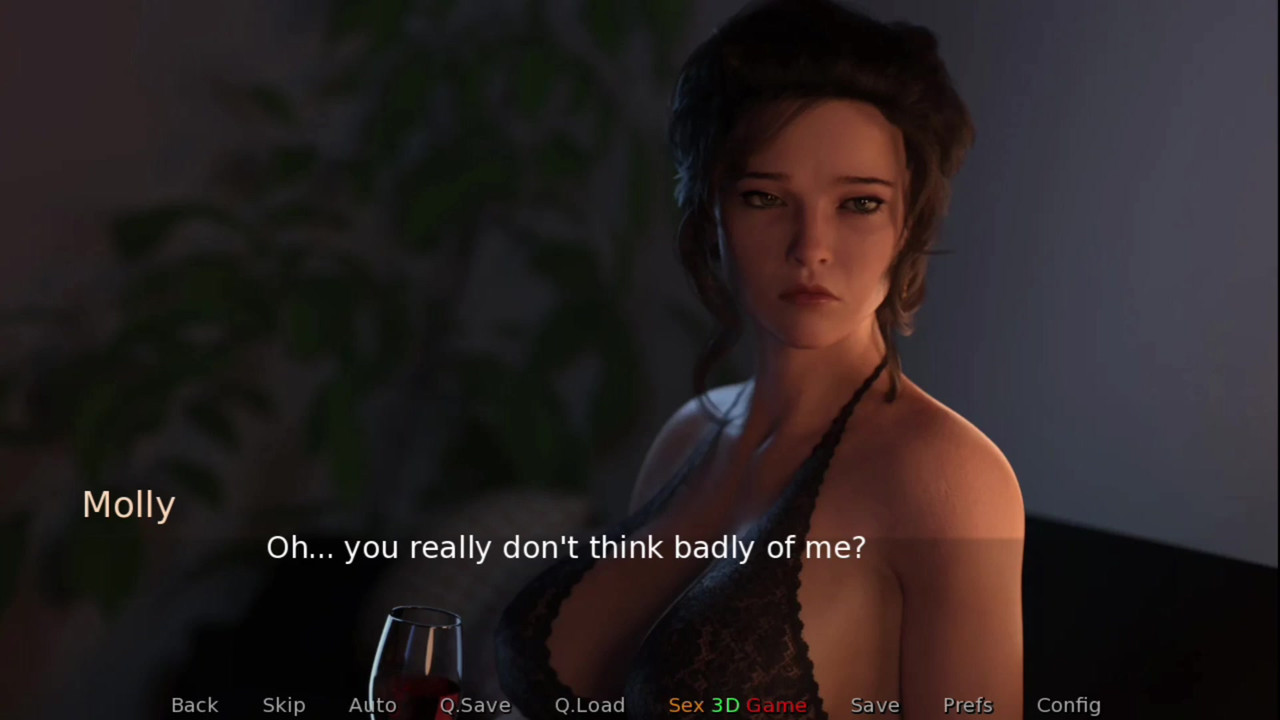This screenshot has width=1280, height=720.
Task: Open the Config menu
Action: coord(1068,705)
